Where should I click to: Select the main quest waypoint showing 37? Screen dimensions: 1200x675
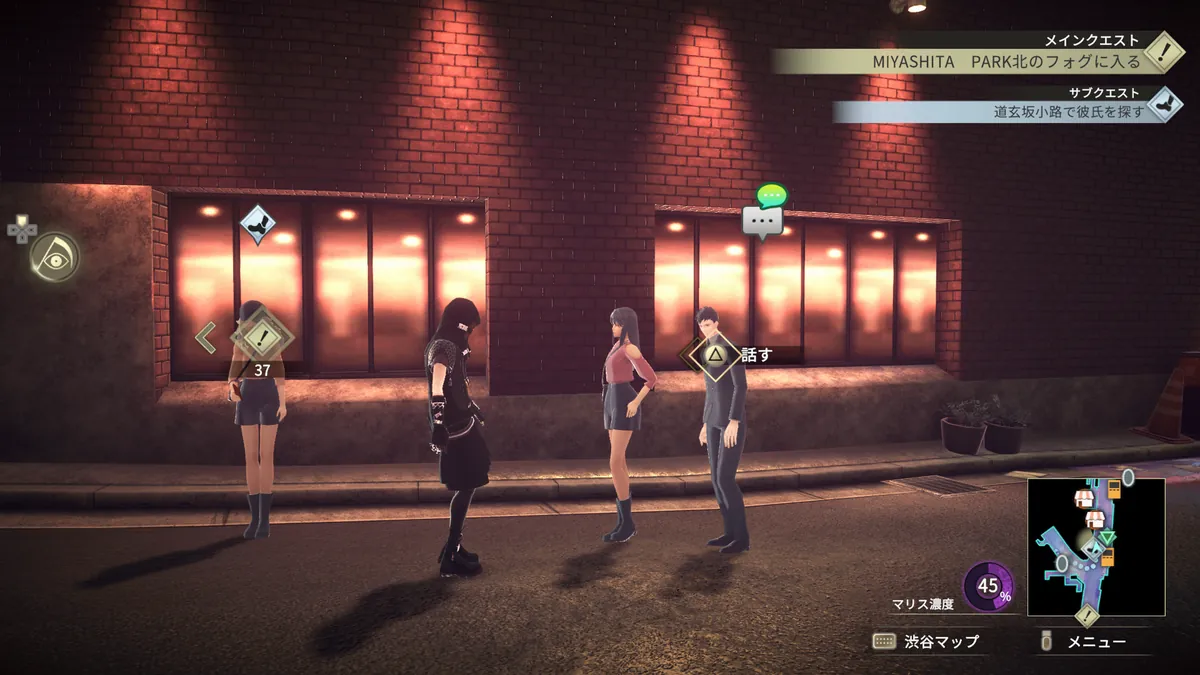[261, 338]
